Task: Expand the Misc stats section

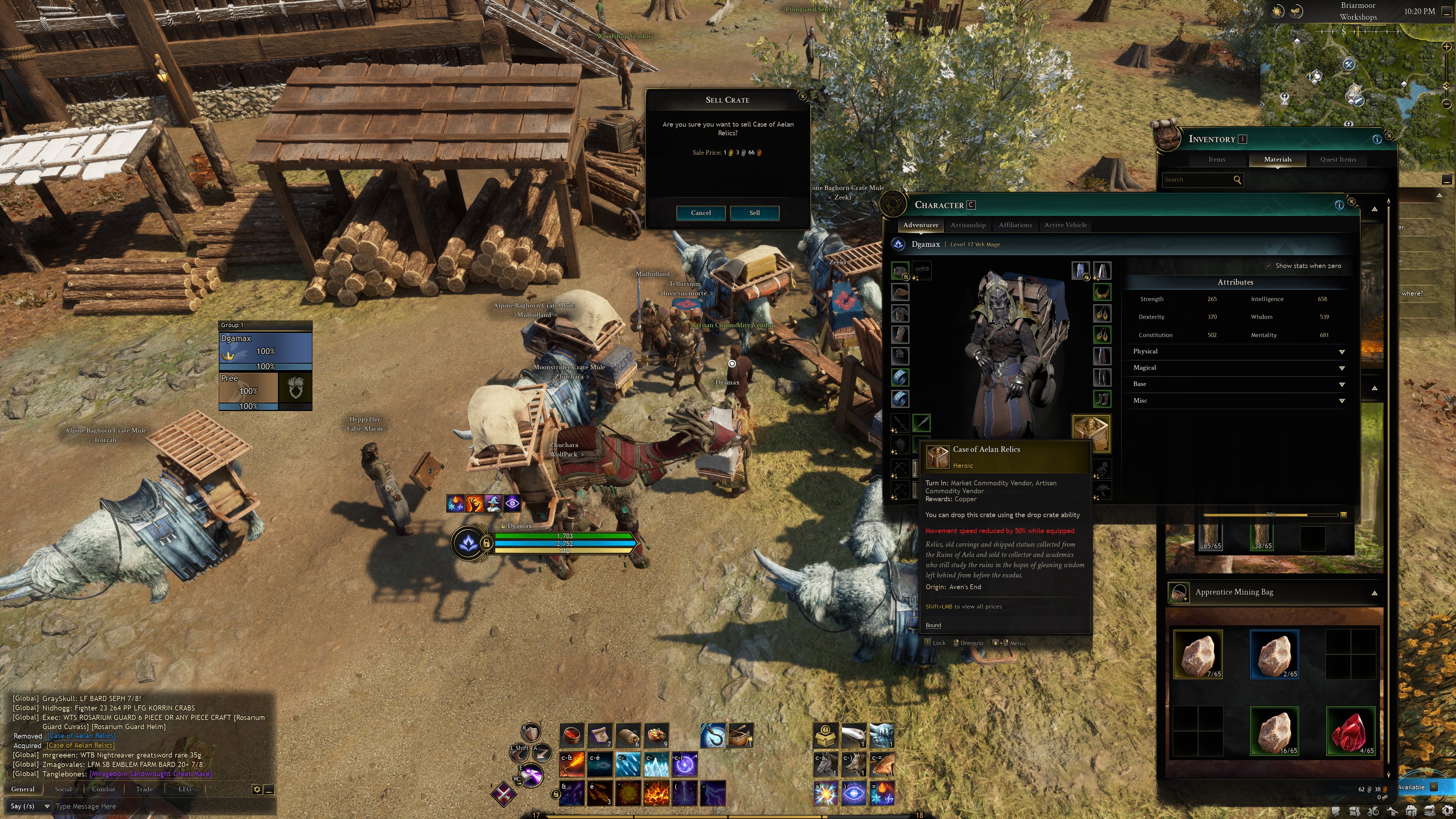Action: [x=1342, y=401]
